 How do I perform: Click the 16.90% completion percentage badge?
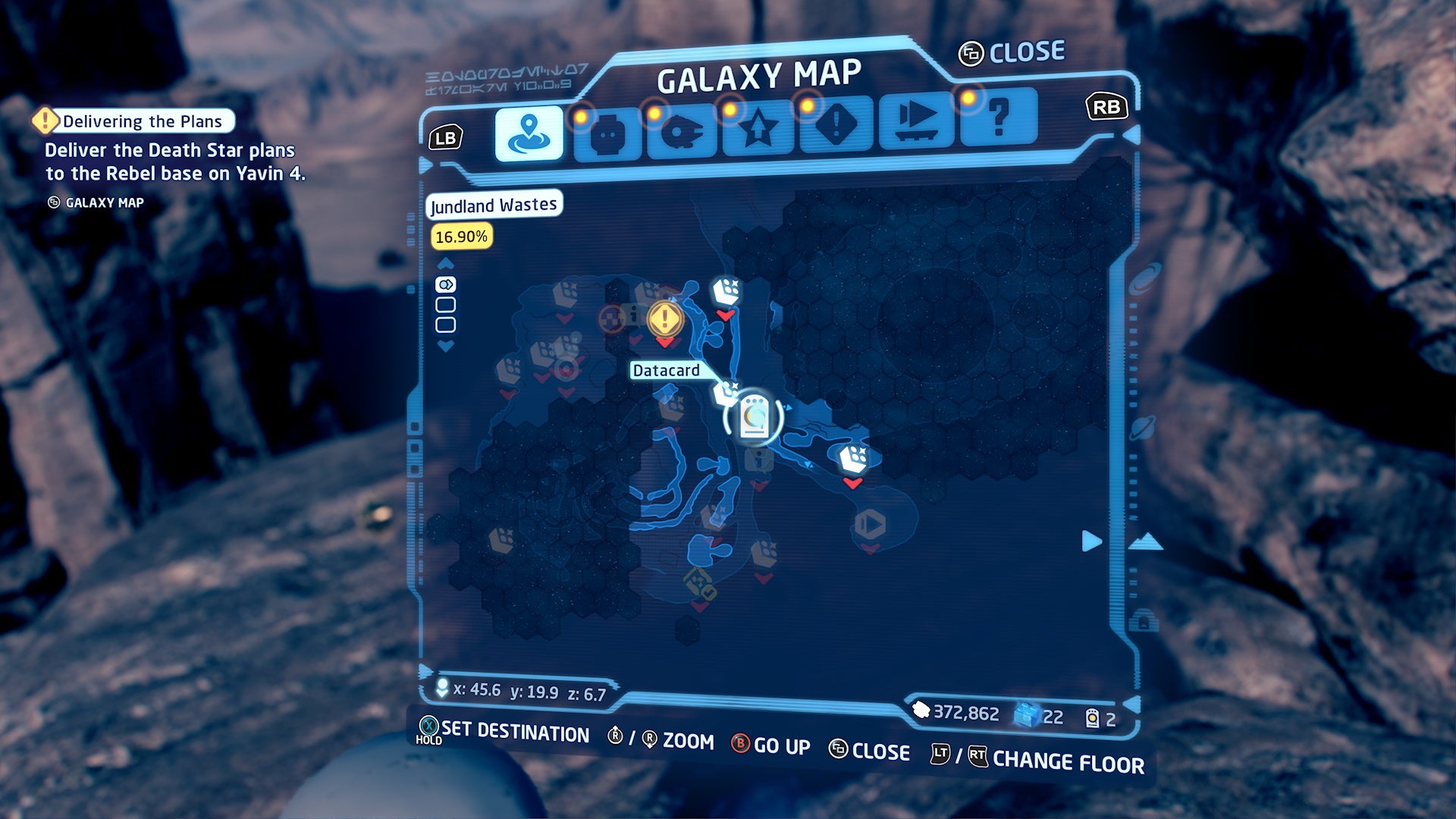461,237
